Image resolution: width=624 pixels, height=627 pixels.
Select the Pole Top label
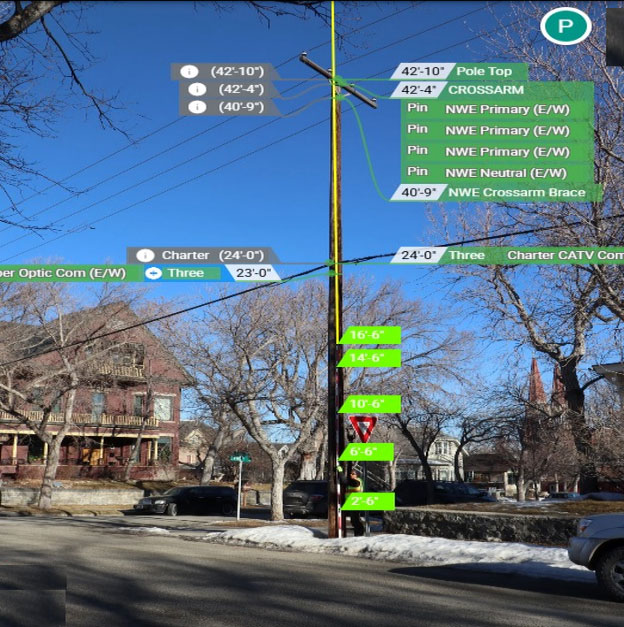[484, 71]
